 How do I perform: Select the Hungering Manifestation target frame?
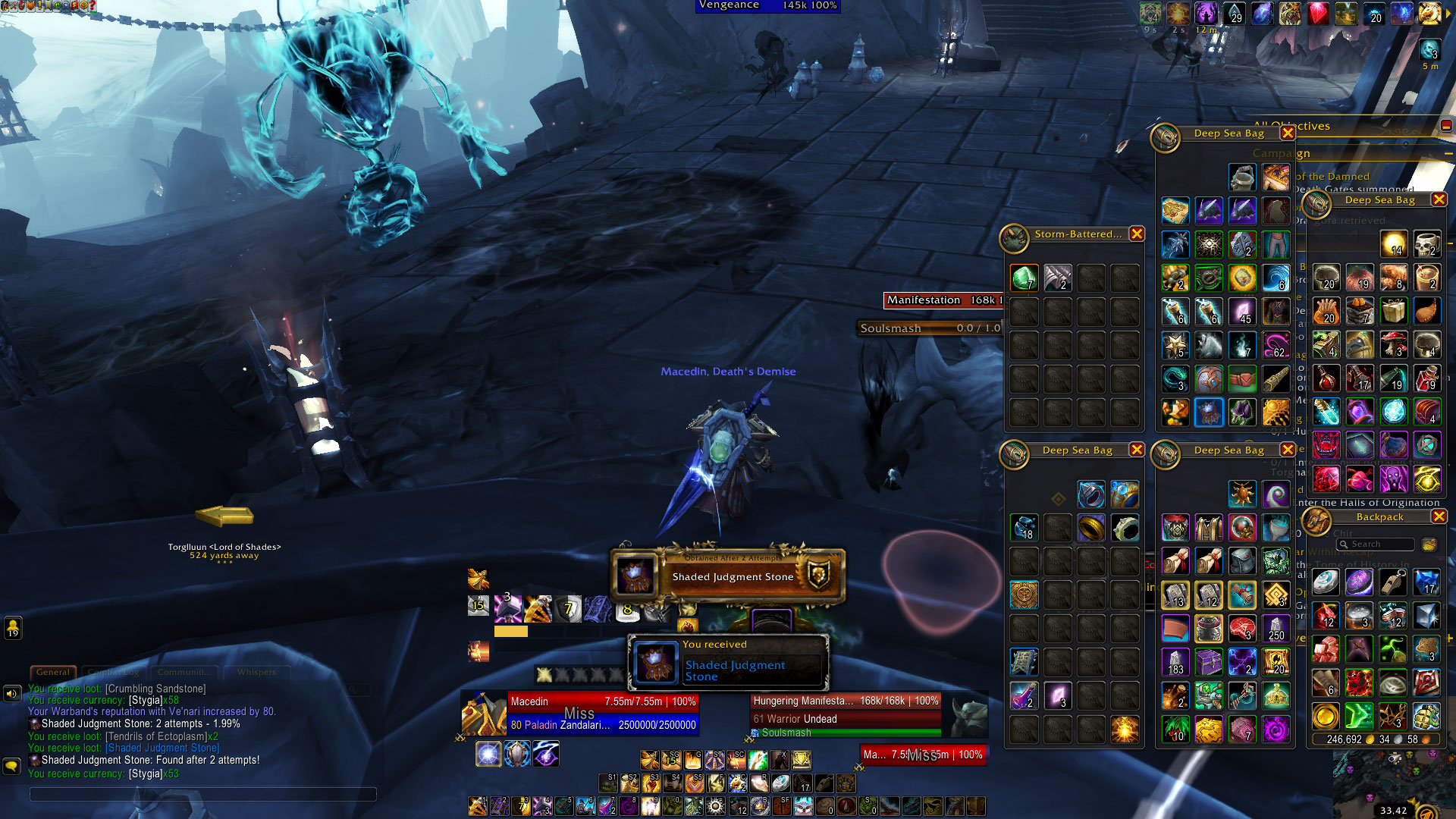(x=846, y=714)
